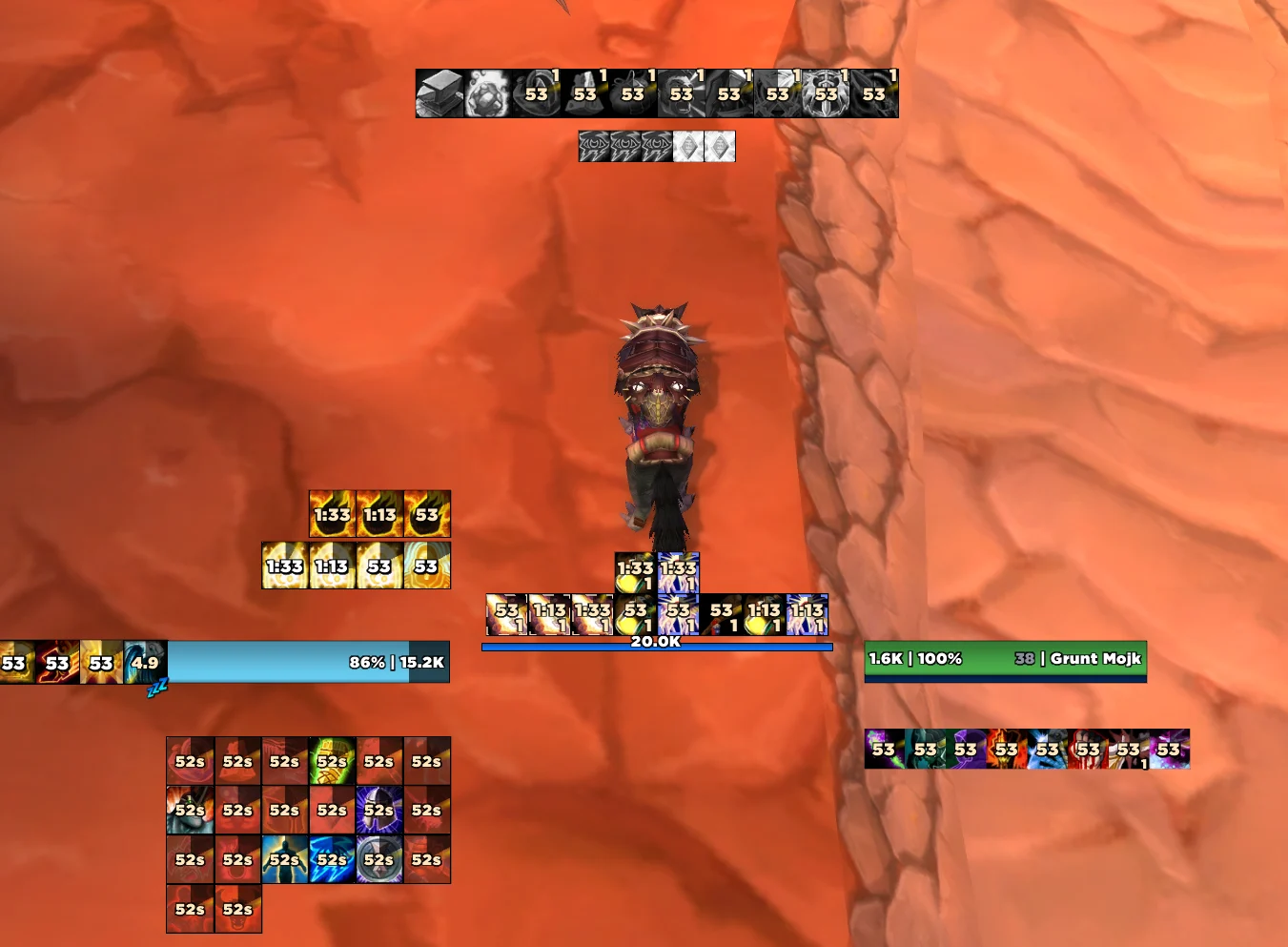The height and width of the screenshot is (947, 1288).
Task: Click the first lightning wolf rune icon
Action: point(593,146)
